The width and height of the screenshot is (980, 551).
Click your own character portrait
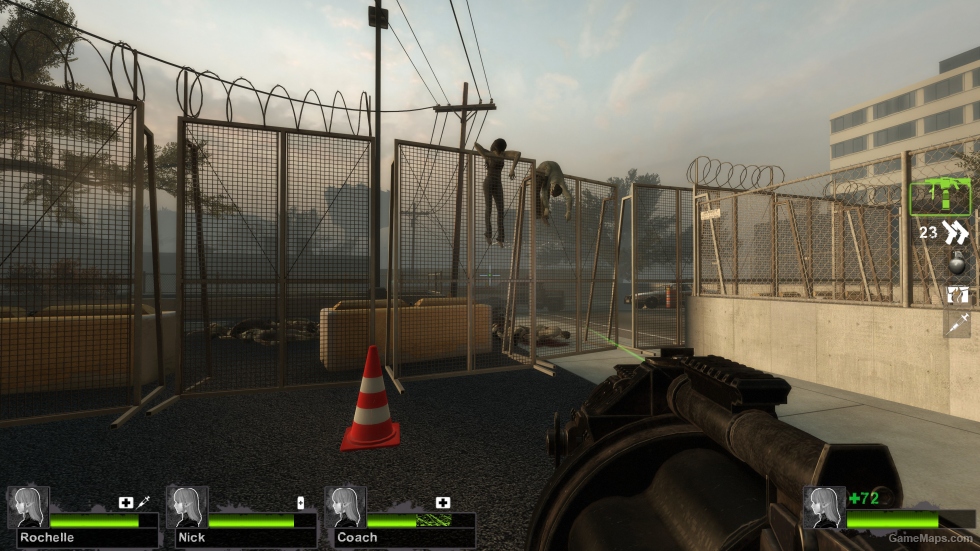[x=822, y=507]
